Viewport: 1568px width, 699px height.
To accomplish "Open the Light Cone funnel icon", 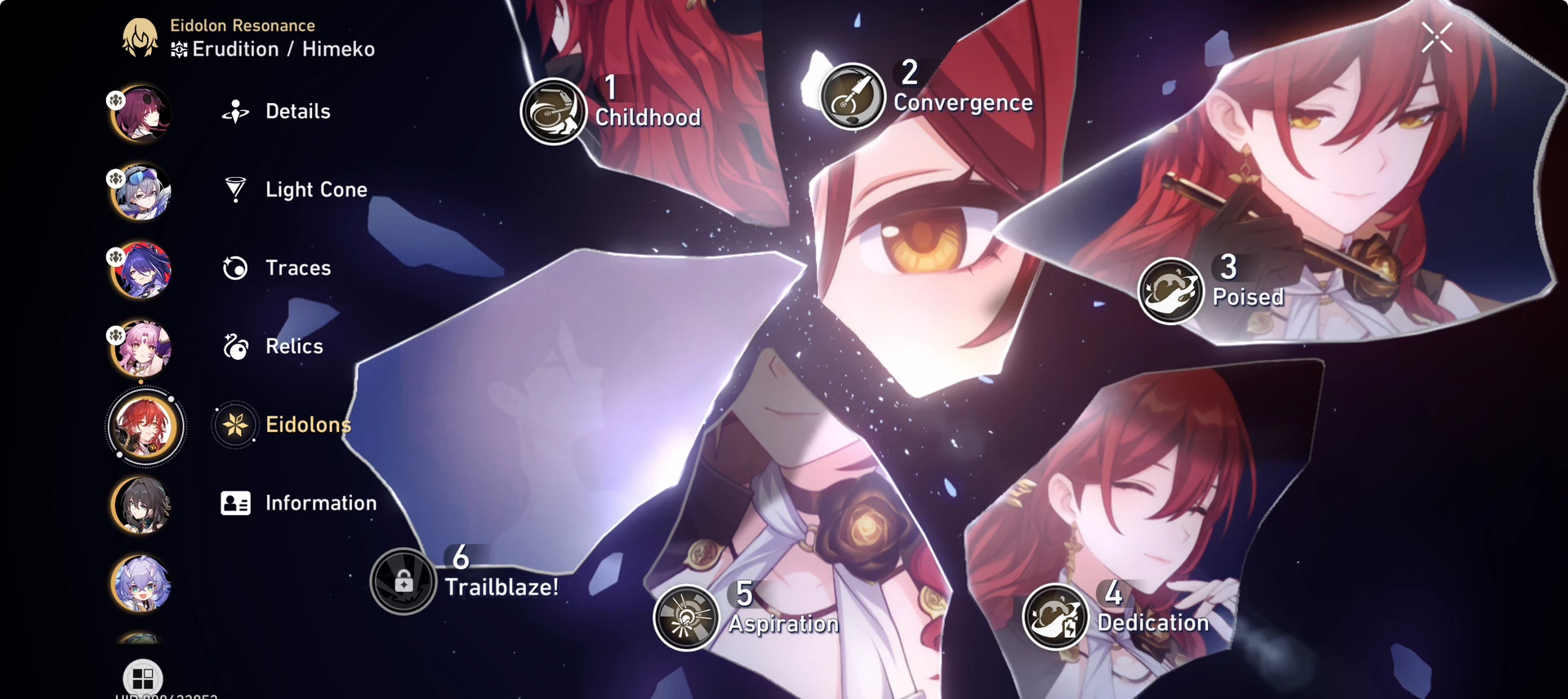I will [235, 189].
